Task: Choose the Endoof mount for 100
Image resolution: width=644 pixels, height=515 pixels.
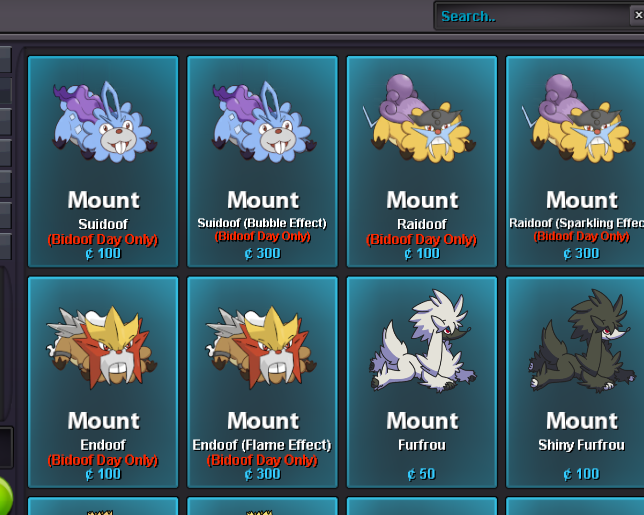Action: coord(103,381)
